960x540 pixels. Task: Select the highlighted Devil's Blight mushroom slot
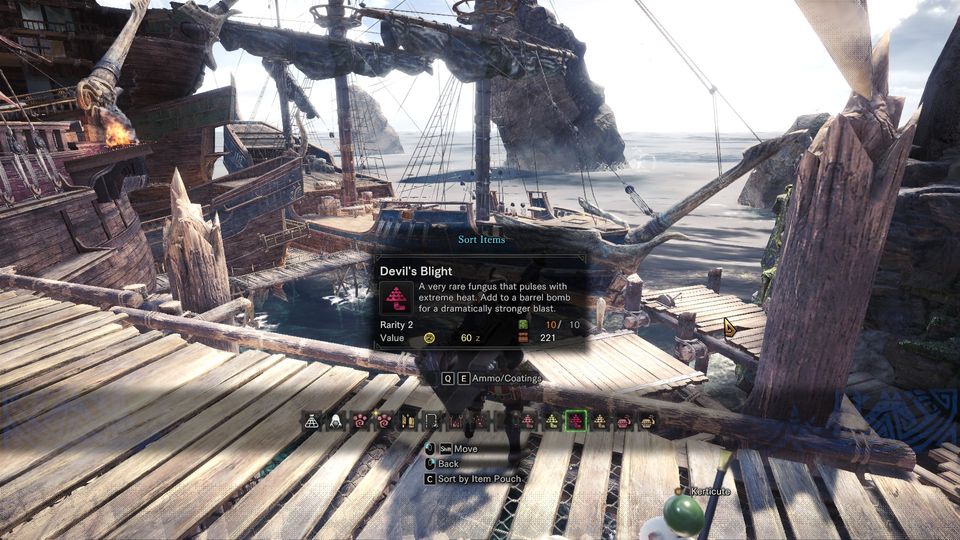point(575,421)
